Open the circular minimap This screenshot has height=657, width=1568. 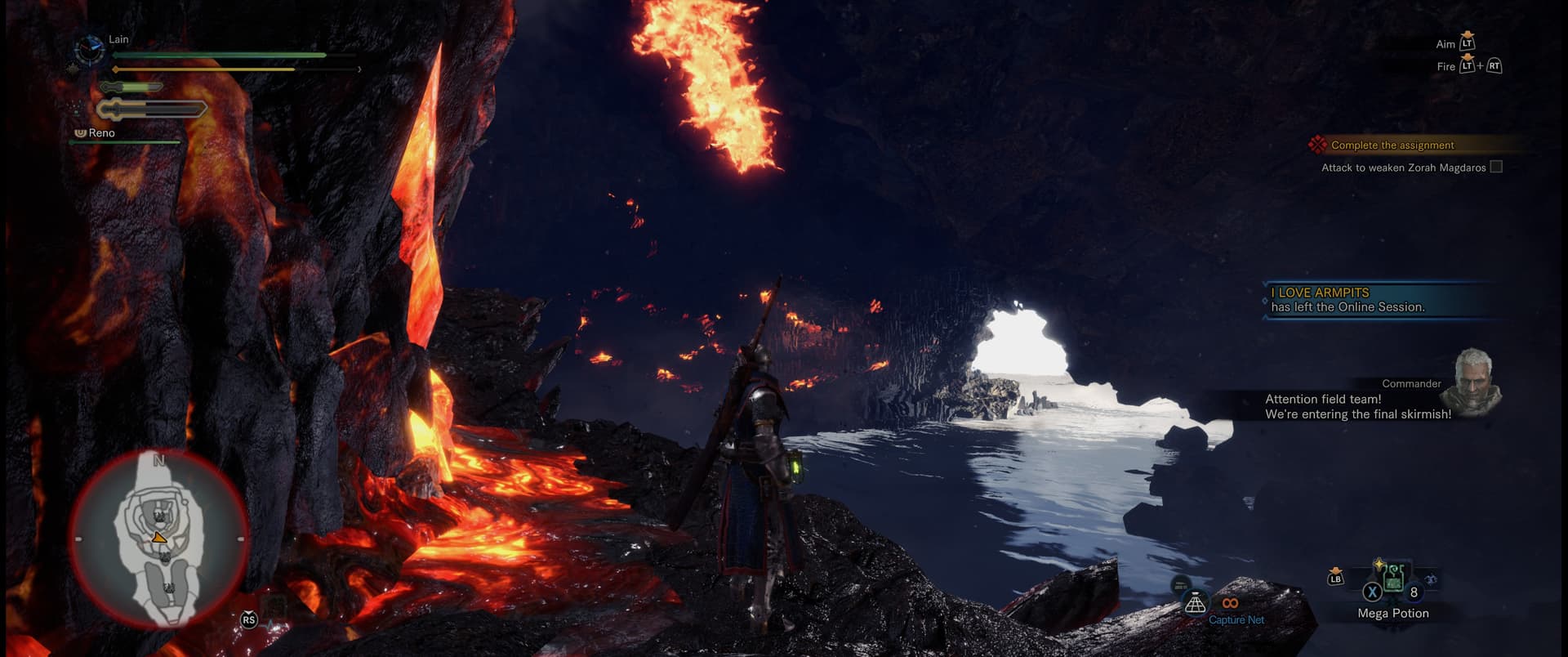click(159, 539)
